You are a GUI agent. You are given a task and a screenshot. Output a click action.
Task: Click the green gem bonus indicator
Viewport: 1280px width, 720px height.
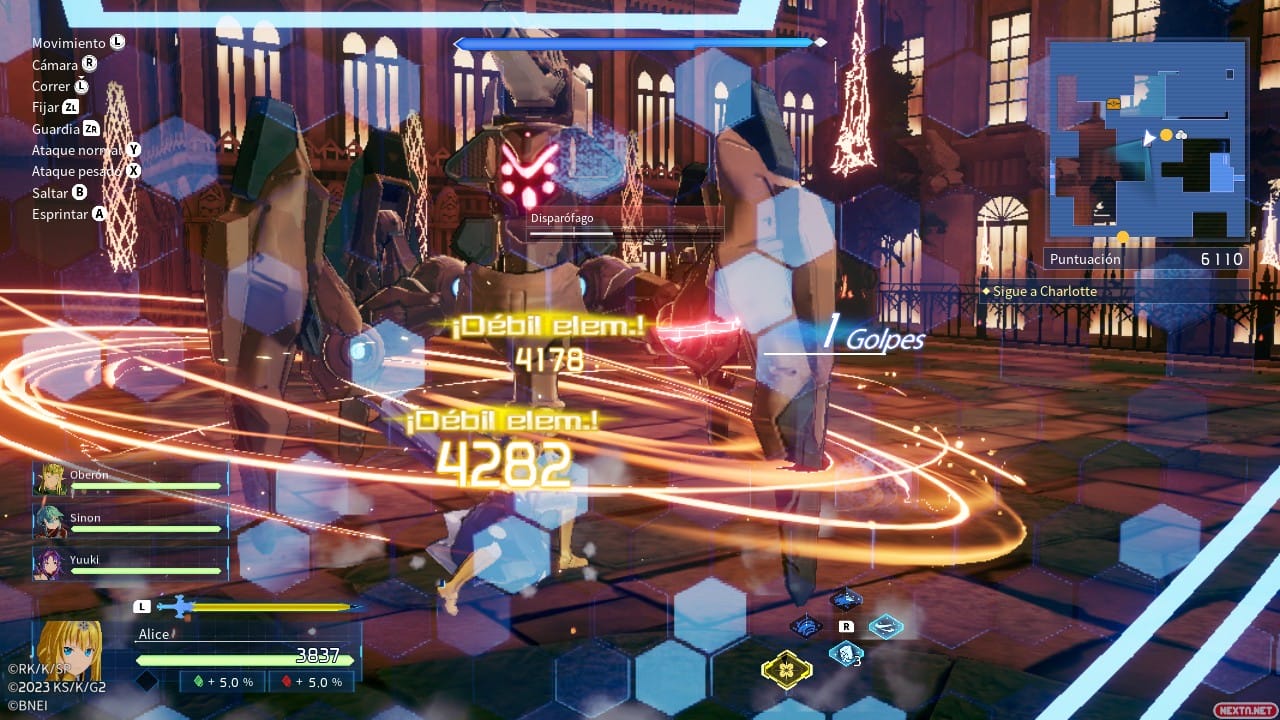tap(222, 682)
